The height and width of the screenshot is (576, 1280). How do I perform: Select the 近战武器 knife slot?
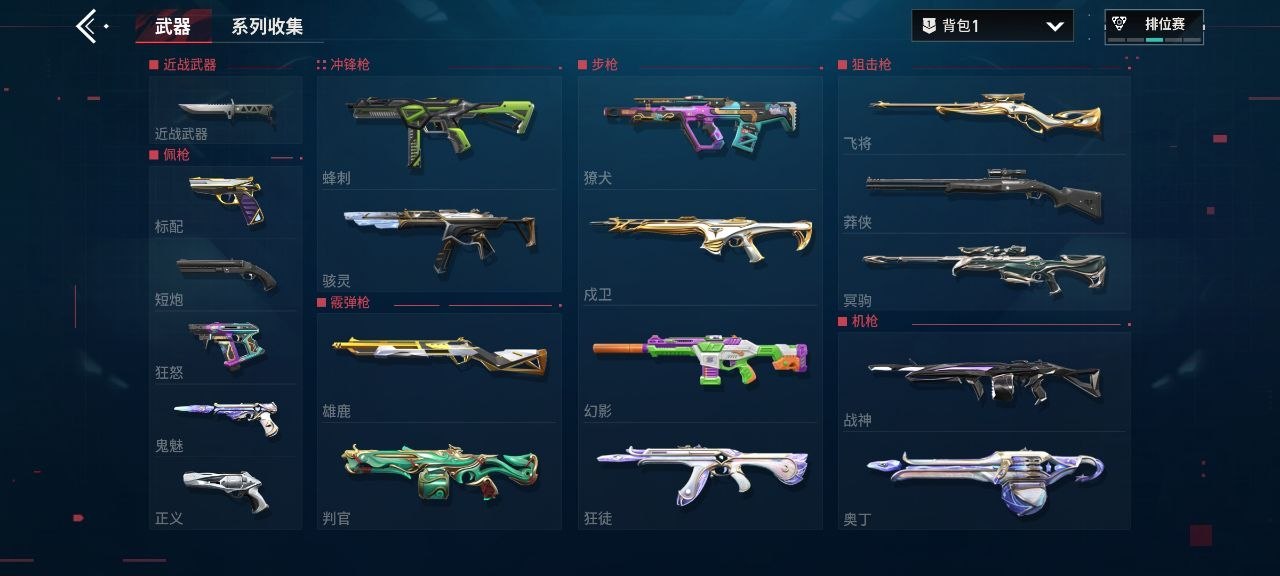click(225, 111)
